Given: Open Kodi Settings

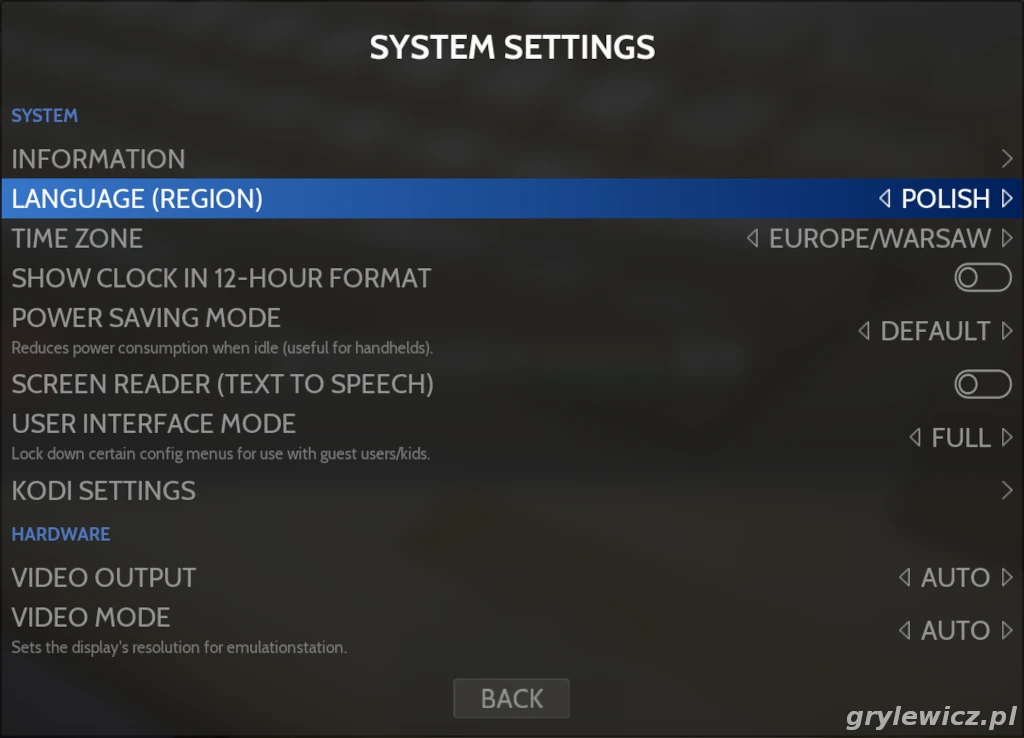Looking at the screenshot, I should click(x=103, y=491).
